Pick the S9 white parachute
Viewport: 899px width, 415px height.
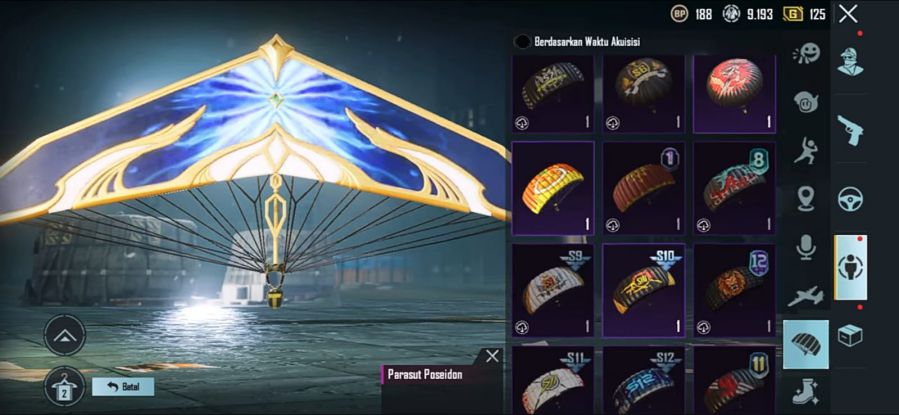[x=553, y=290]
